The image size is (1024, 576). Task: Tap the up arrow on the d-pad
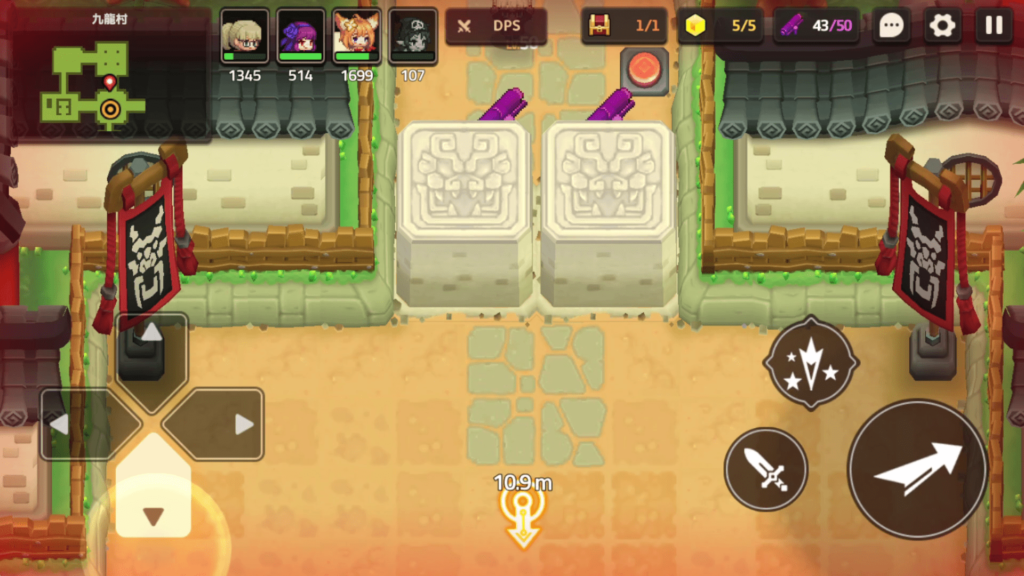[151, 348]
